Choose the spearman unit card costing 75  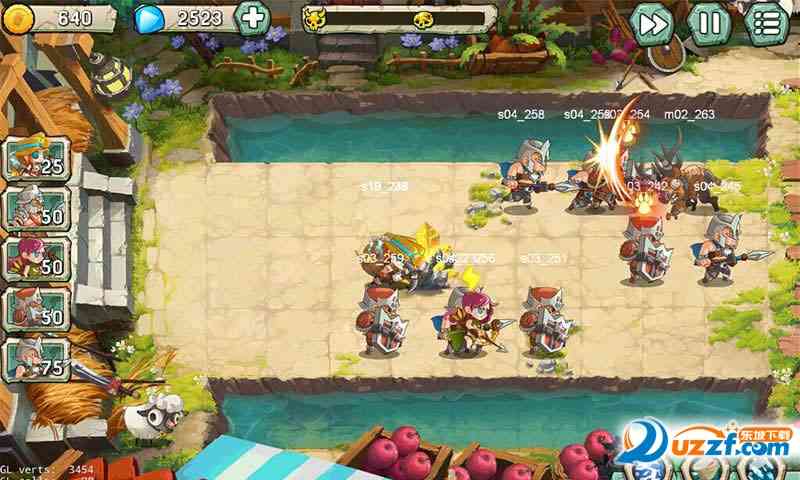[x=36, y=360]
